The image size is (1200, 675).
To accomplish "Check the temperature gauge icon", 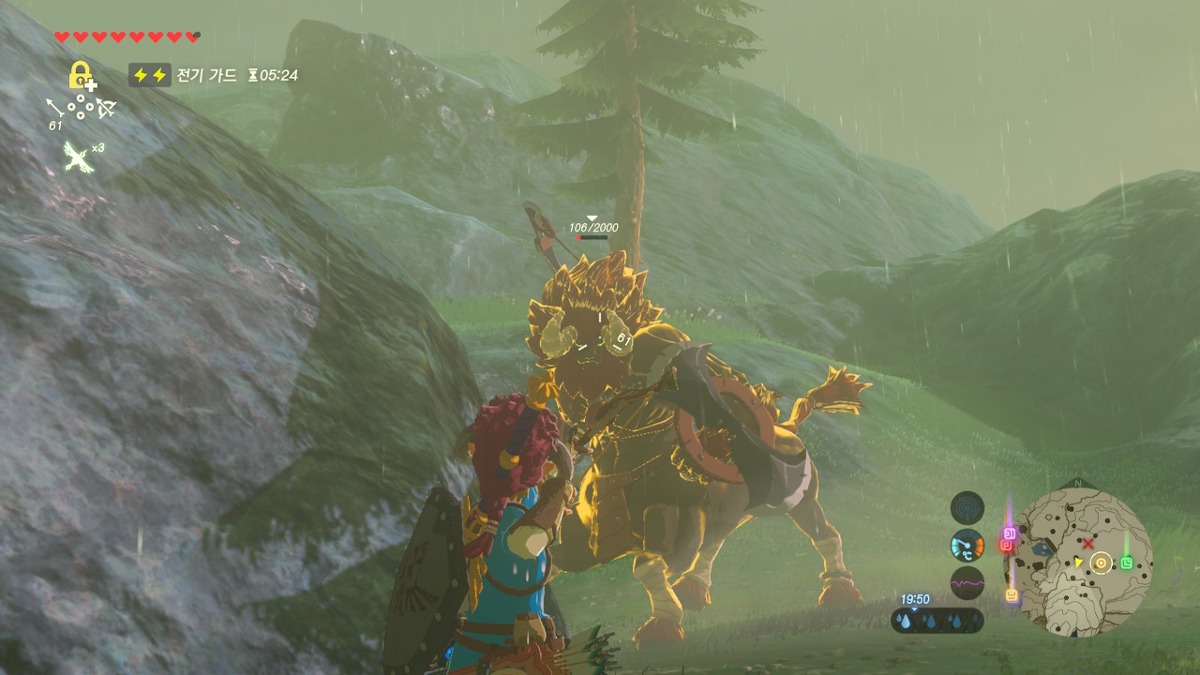I will click(967, 545).
